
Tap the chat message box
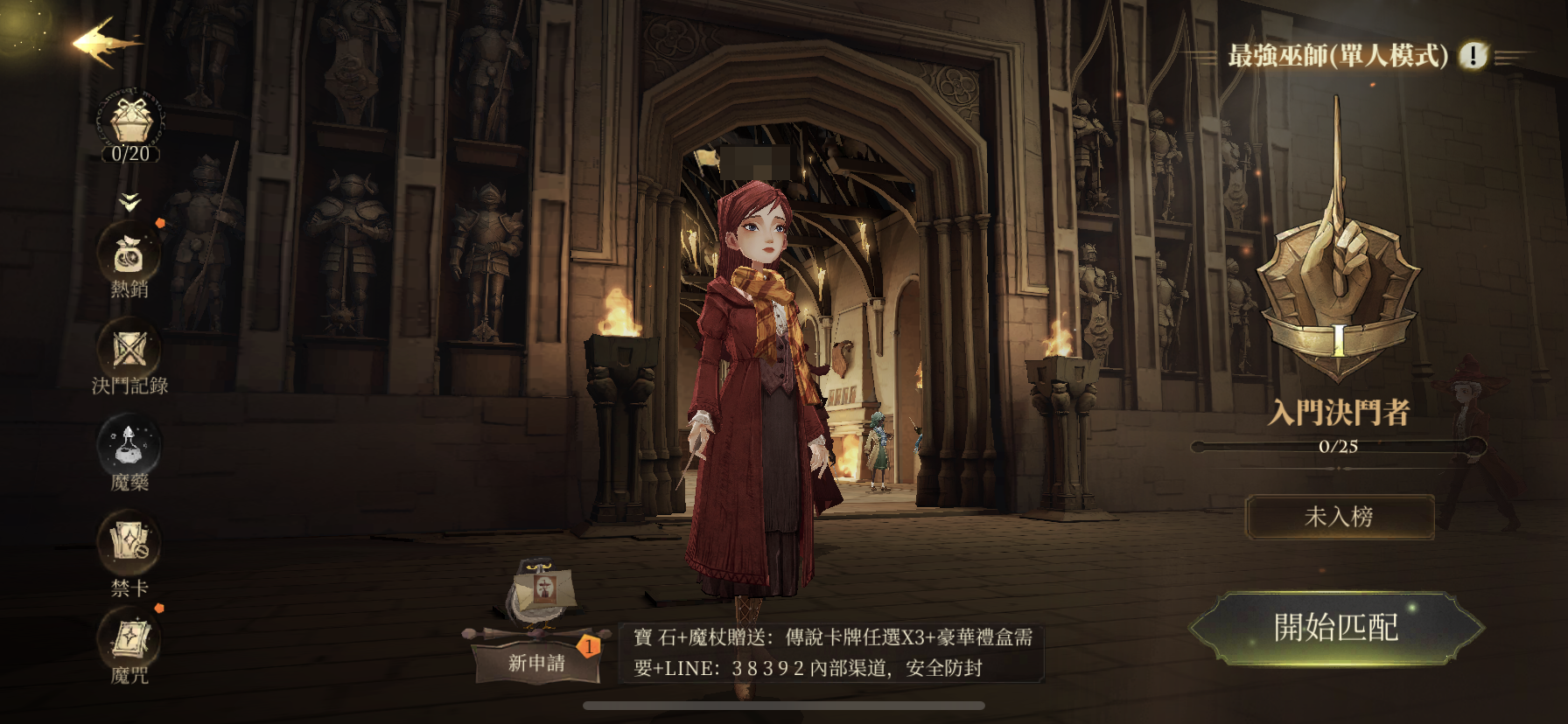pos(831,652)
